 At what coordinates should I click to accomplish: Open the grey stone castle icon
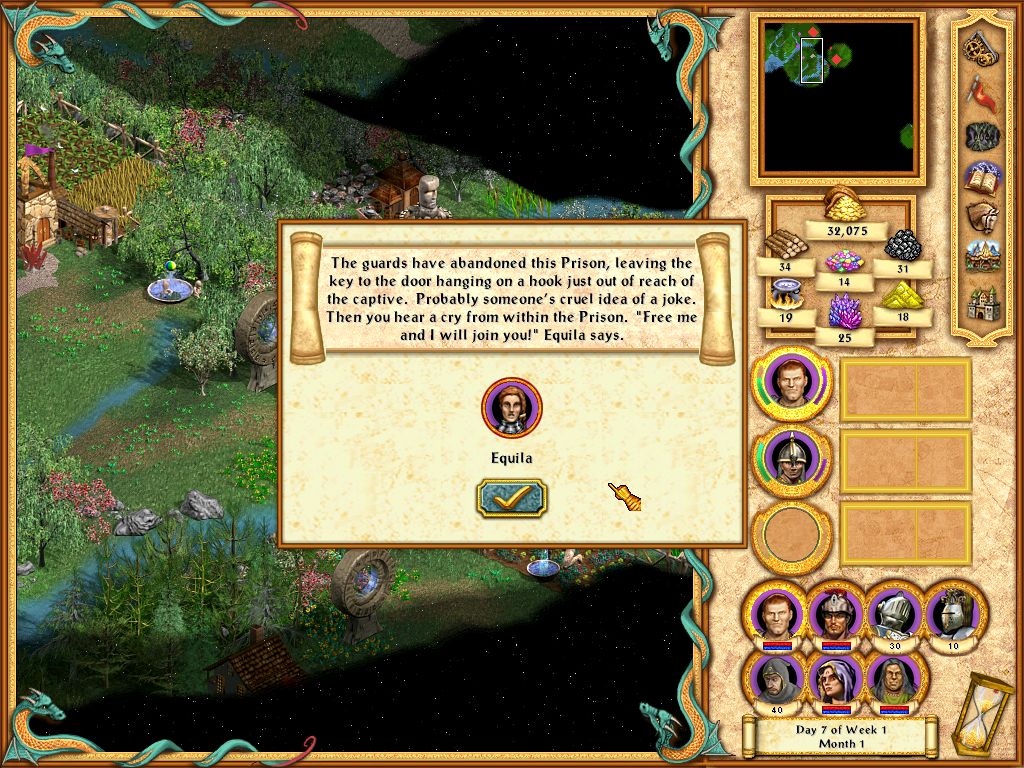pos(979,302)
